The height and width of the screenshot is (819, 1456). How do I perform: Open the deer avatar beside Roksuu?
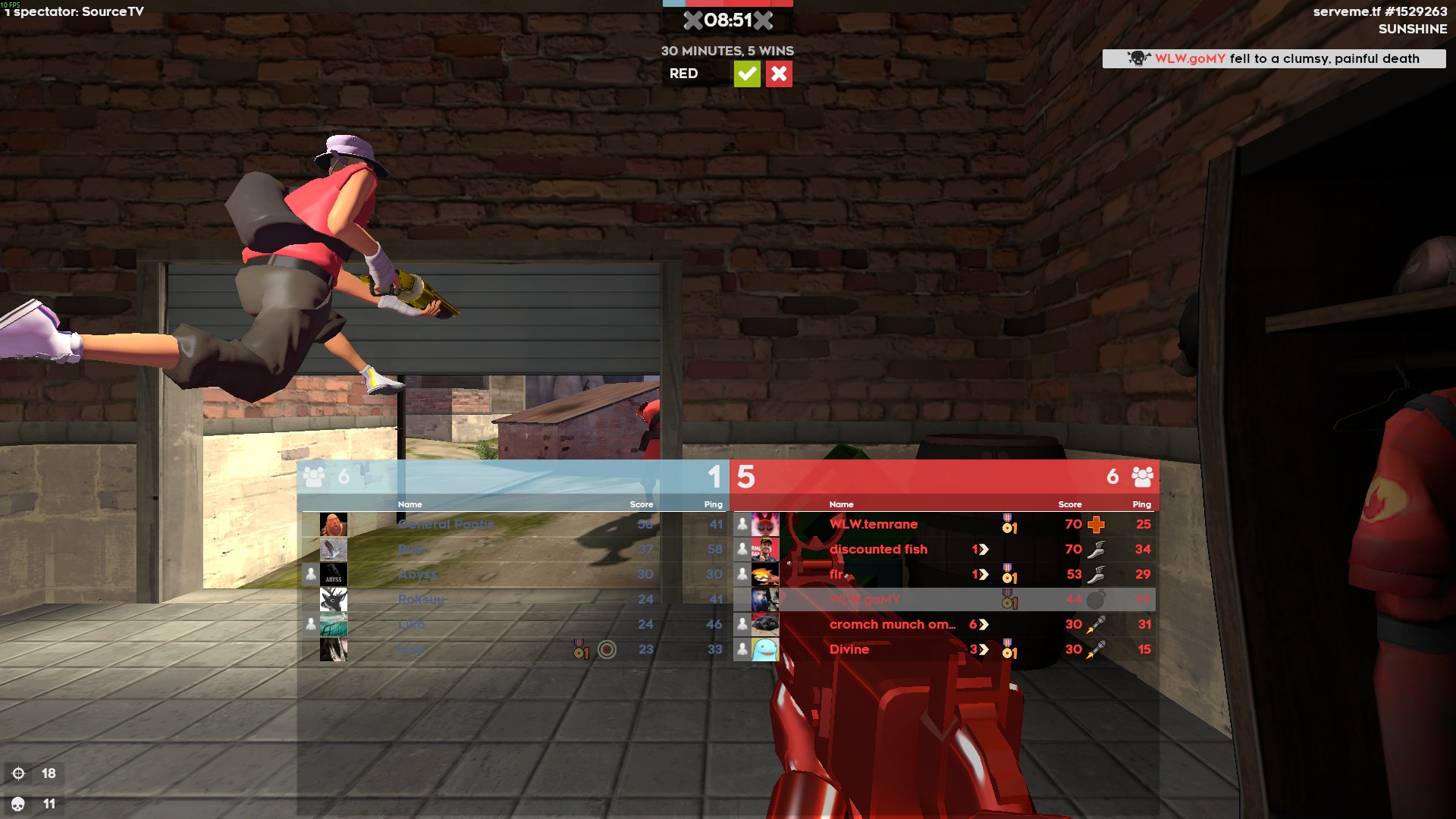[334, 599]
